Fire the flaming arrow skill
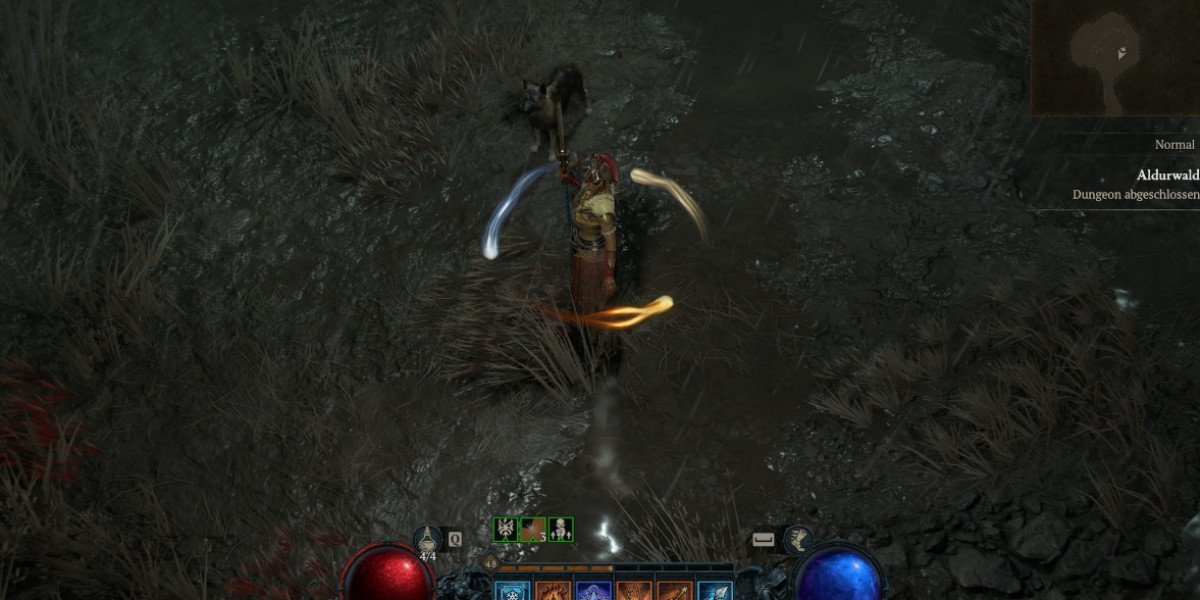Screen dimensions: 1200x600 [675, 590]
